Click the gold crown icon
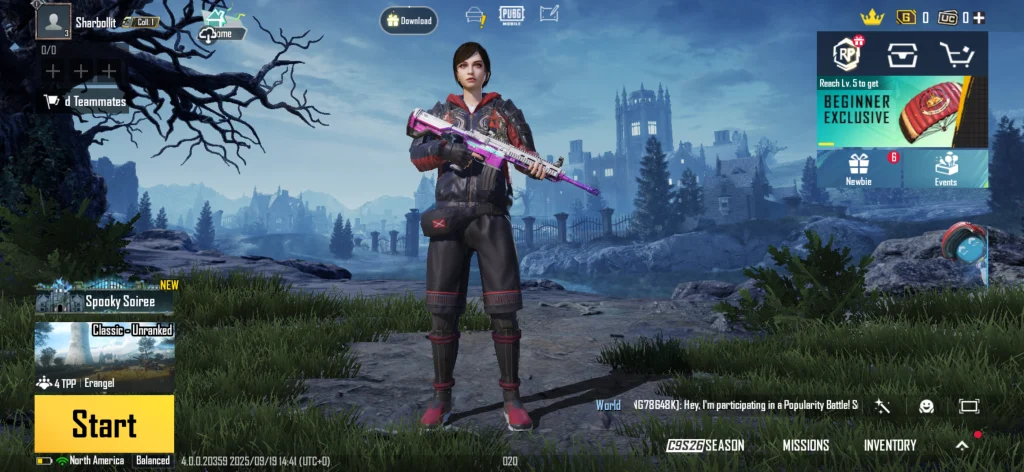Screen dimensions: 1024x472 (873, 17)
